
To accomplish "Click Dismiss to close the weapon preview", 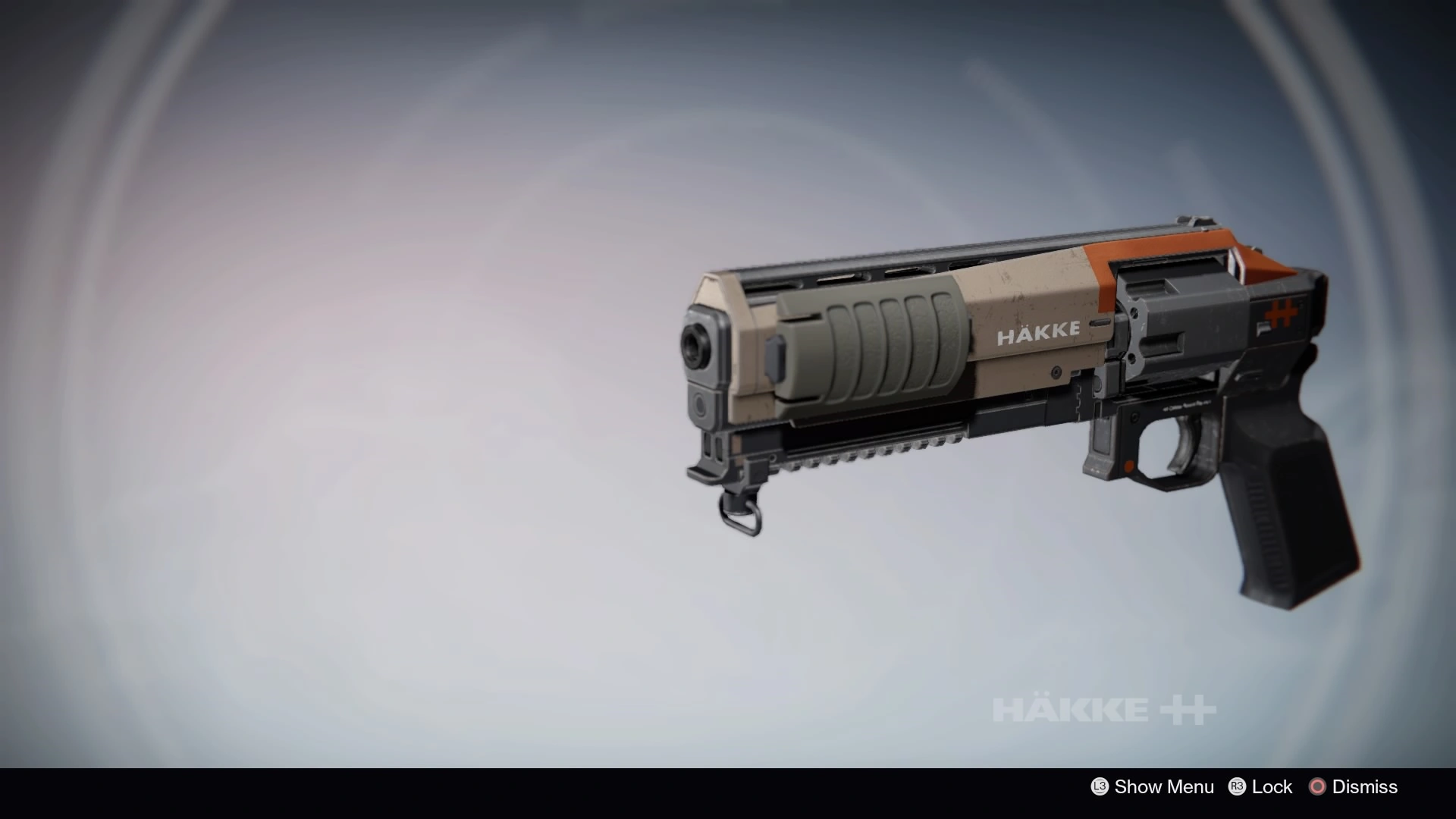I will (x=1363, y=787).
